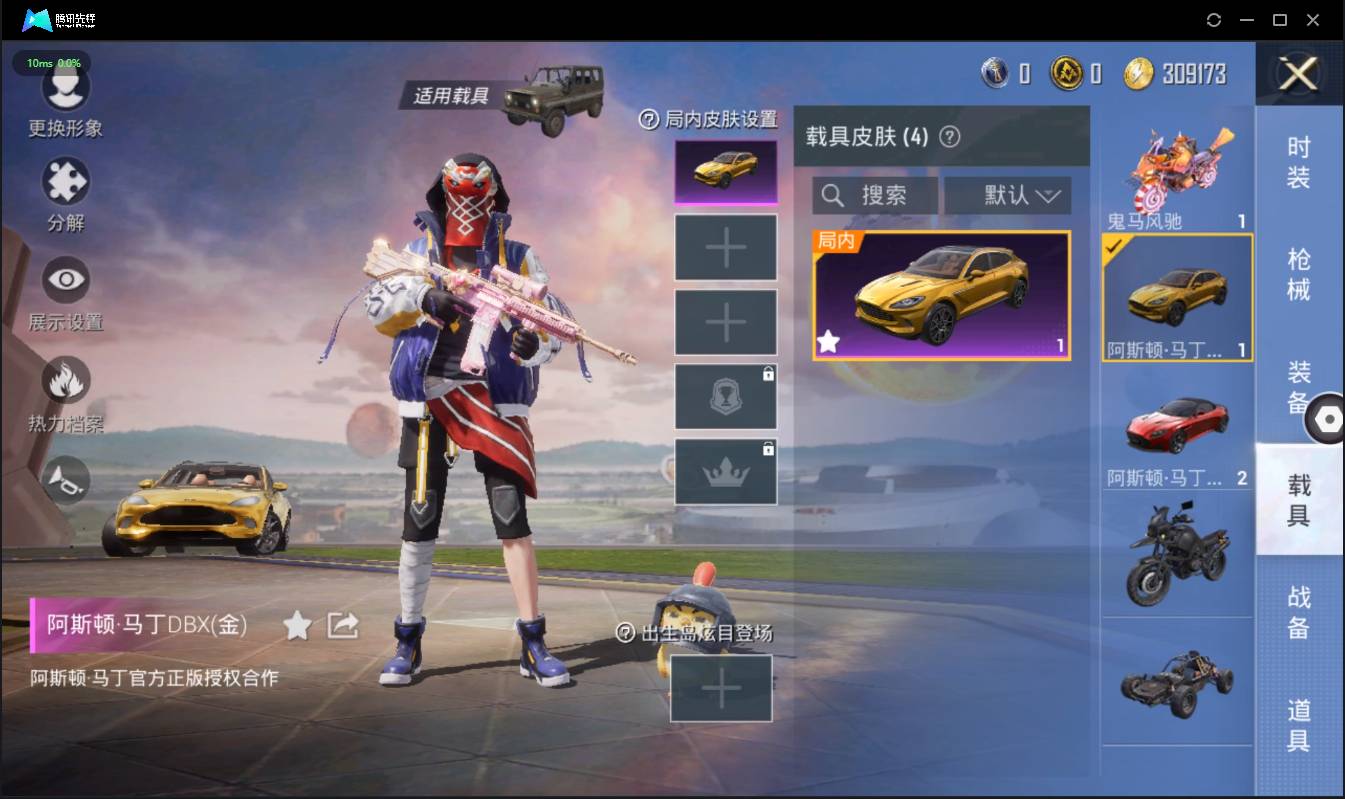Select the gold DBX skin card marked 局内
1345x799 pixels.
pos(941,295)
